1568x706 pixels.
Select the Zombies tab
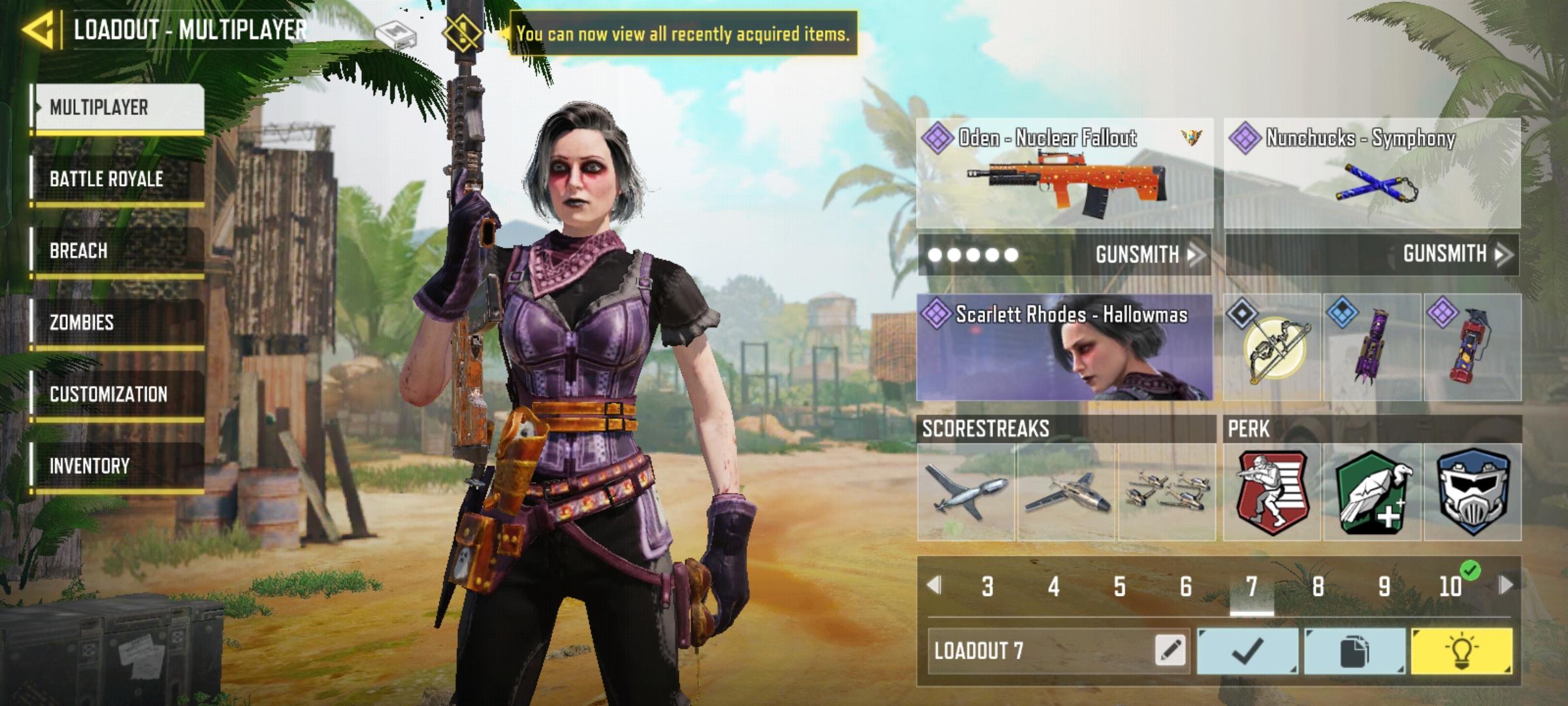pyautogui.click(x=118, y=323)
